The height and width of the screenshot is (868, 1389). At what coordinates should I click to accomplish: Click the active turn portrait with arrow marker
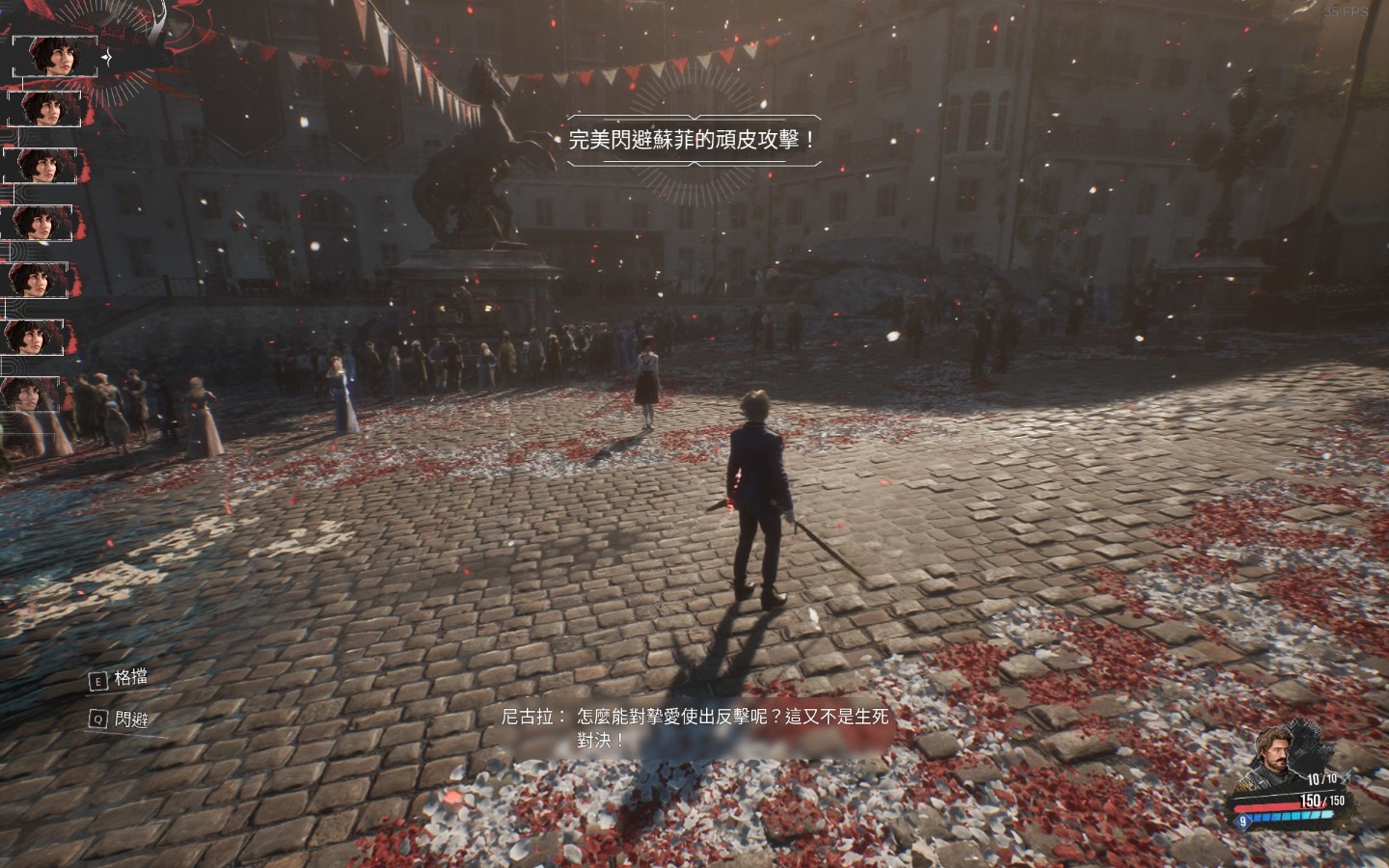54,57
